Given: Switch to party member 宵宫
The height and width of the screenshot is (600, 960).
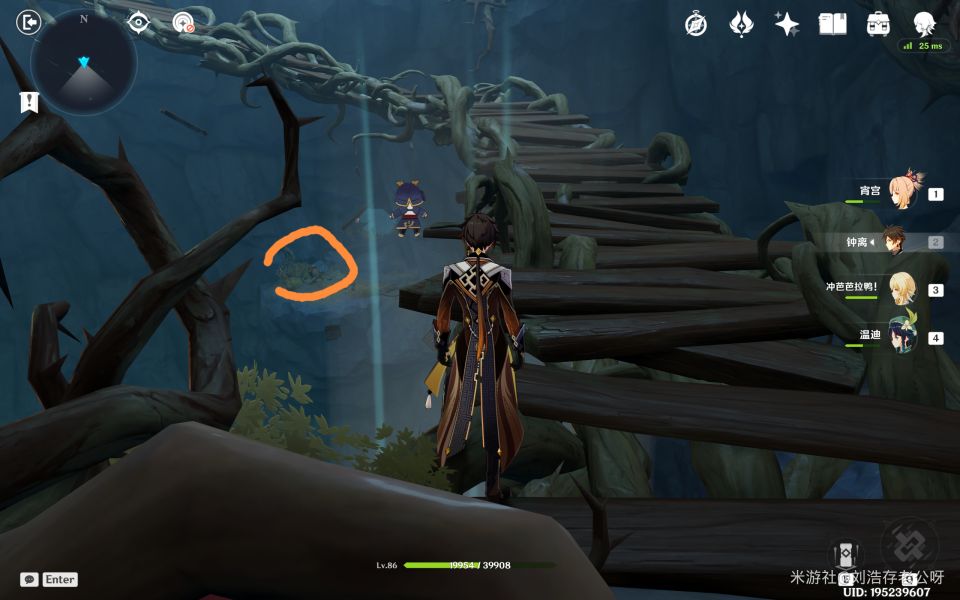Looking at the screenshot, I should pyautogui.click(x=902, y=190).
